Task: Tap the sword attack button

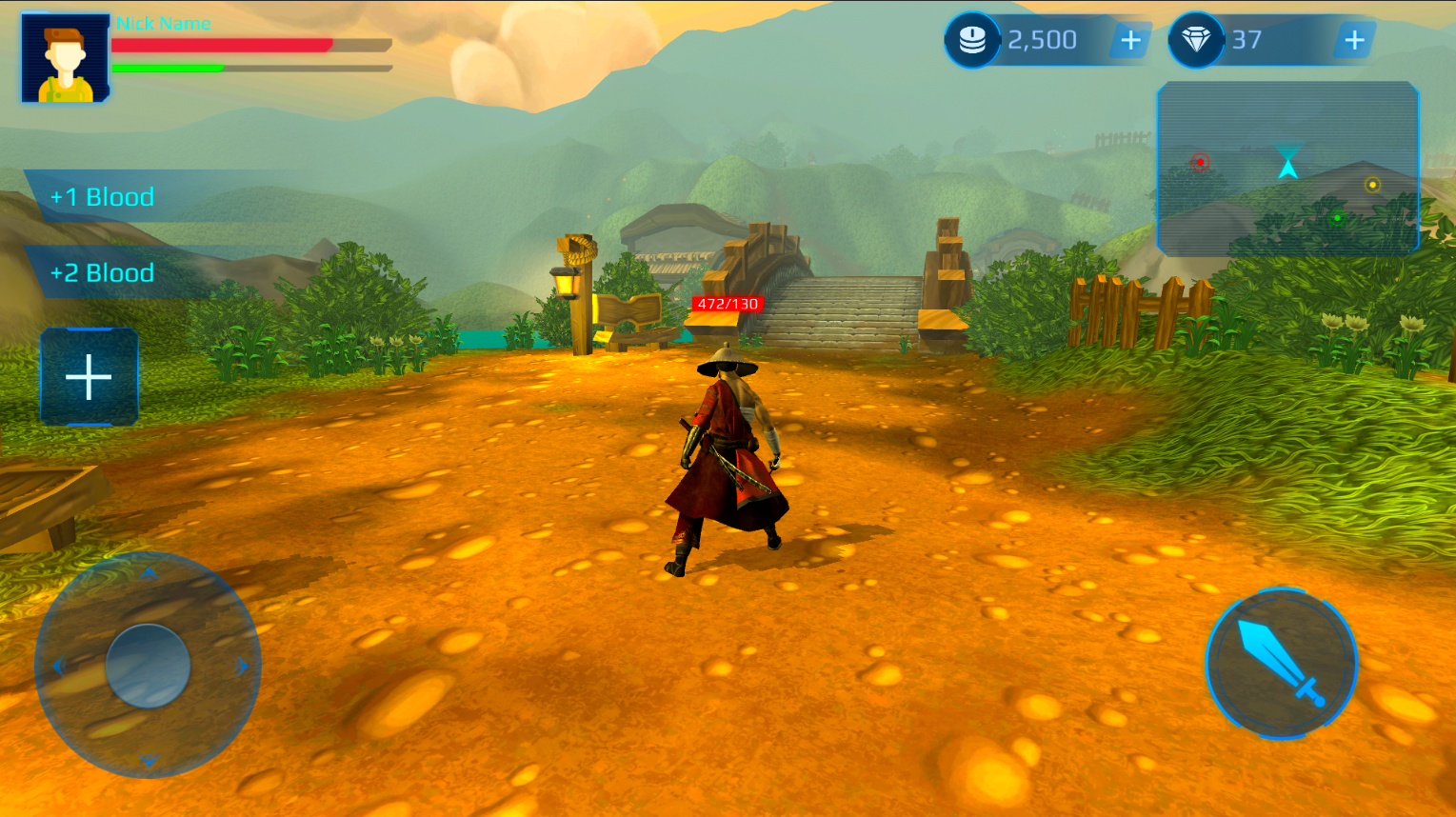Action: (x=1281, y=663)
